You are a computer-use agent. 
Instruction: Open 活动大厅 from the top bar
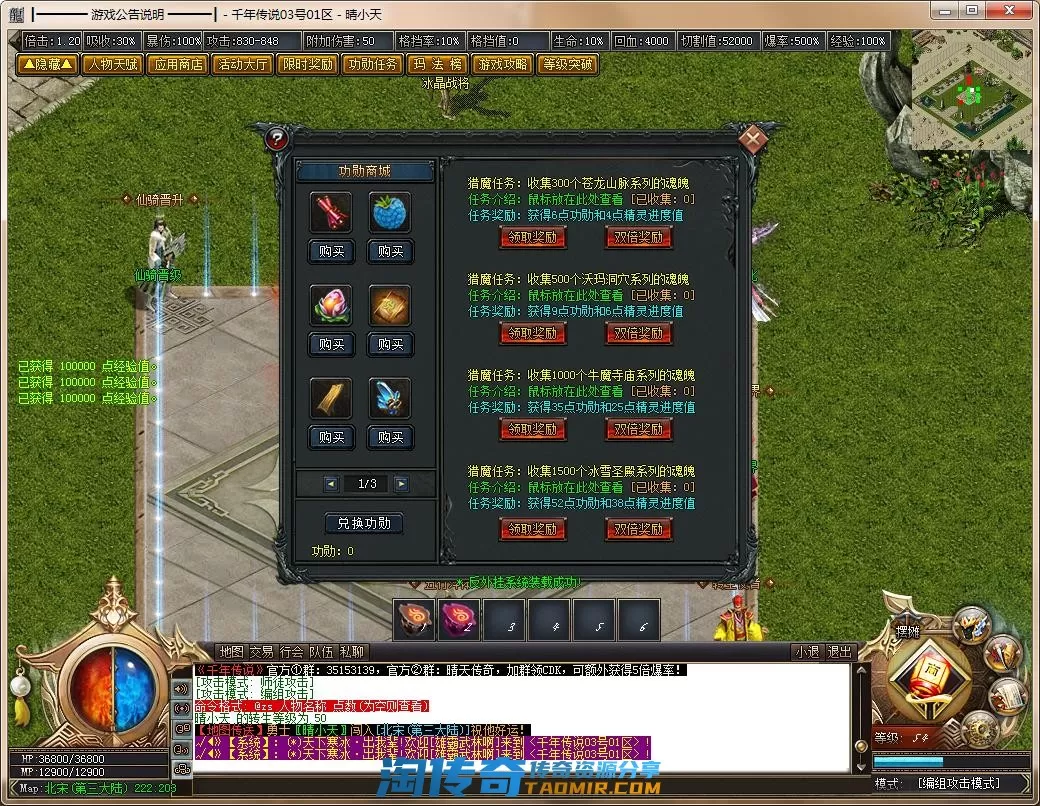241,64
